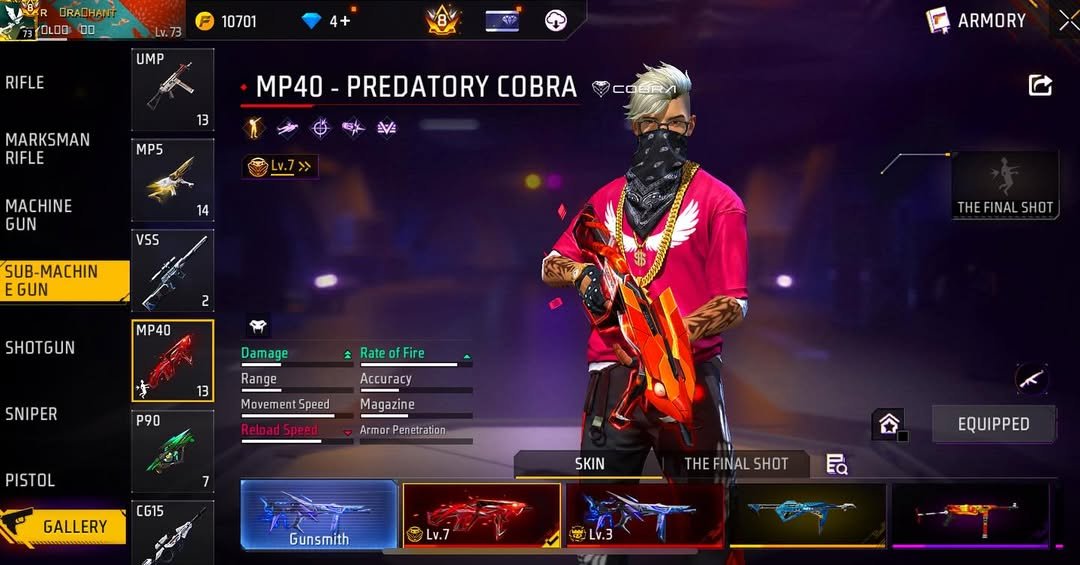1080x565 pixels.
Task: Pick the MP5 weapon tile
Action: (x=172, y=180)
